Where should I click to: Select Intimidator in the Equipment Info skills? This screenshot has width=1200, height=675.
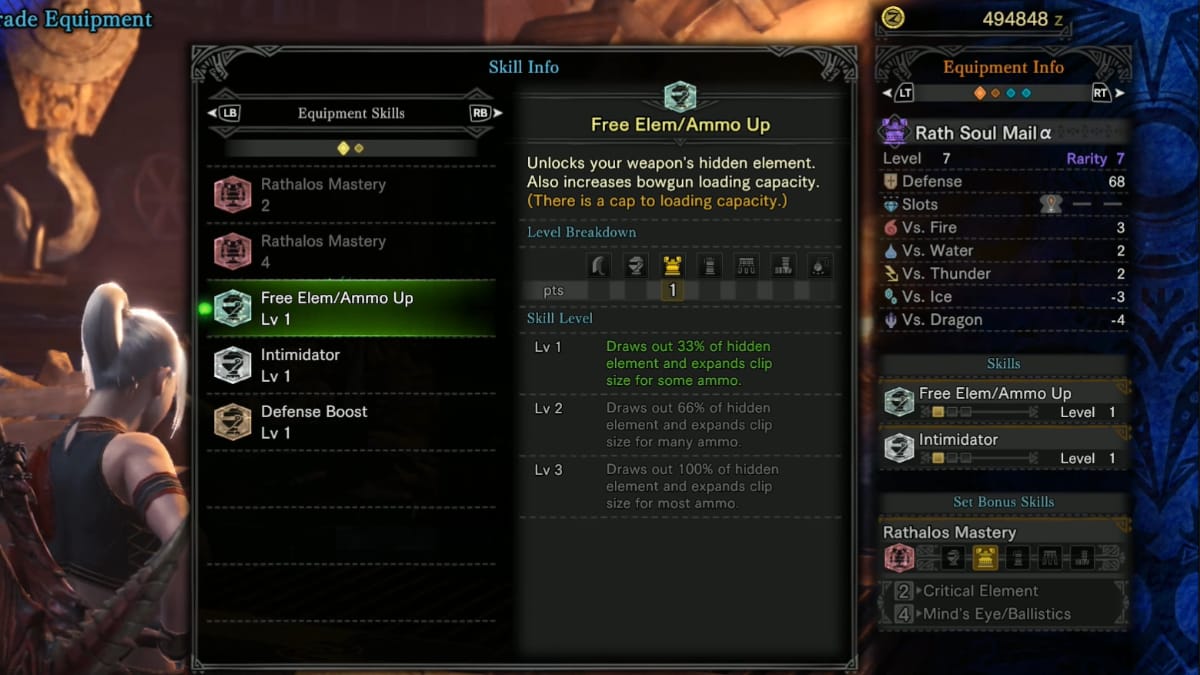tap(1003, 448)
